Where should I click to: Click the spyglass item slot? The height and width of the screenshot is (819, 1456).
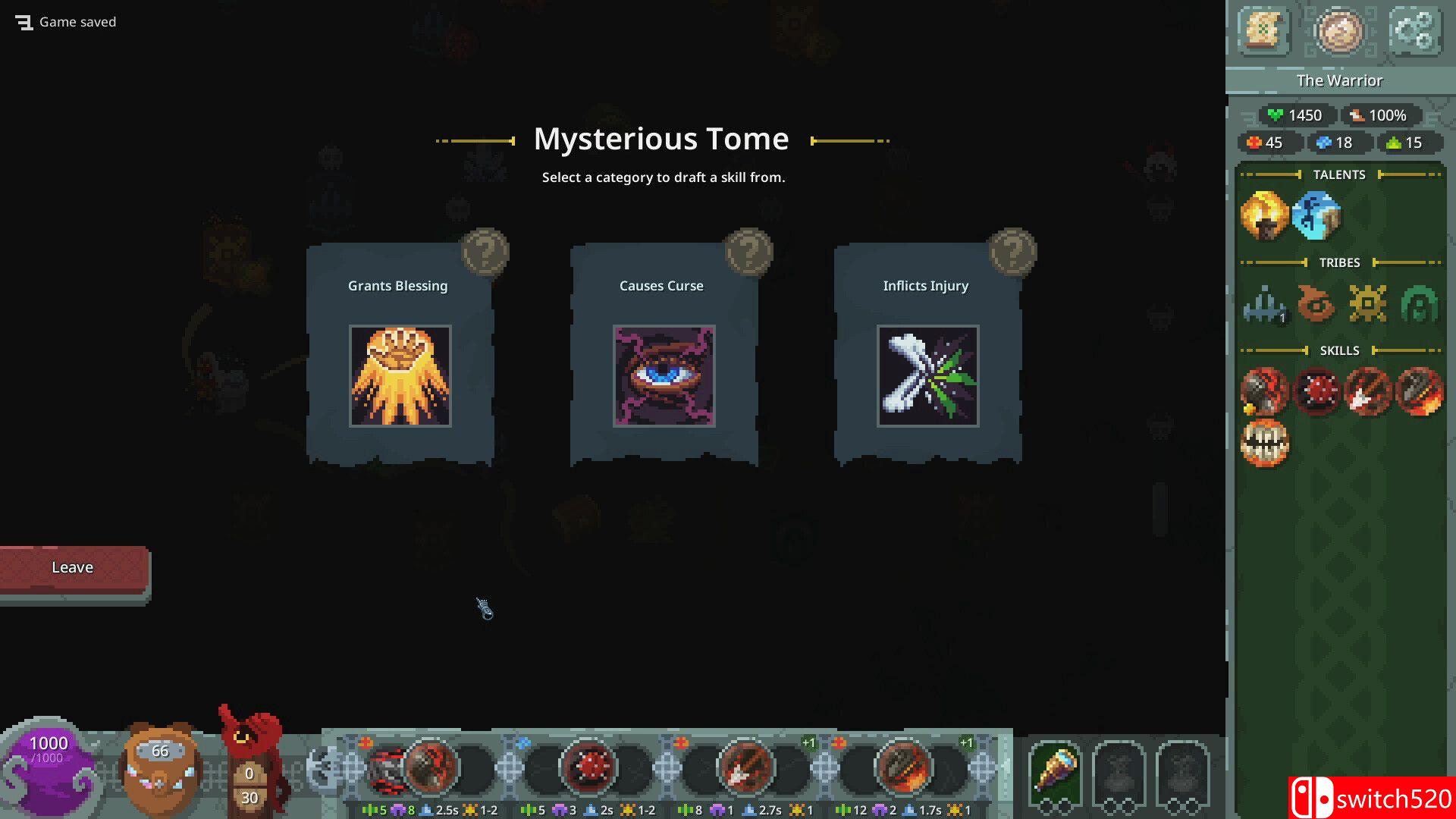coord(1055,770)
